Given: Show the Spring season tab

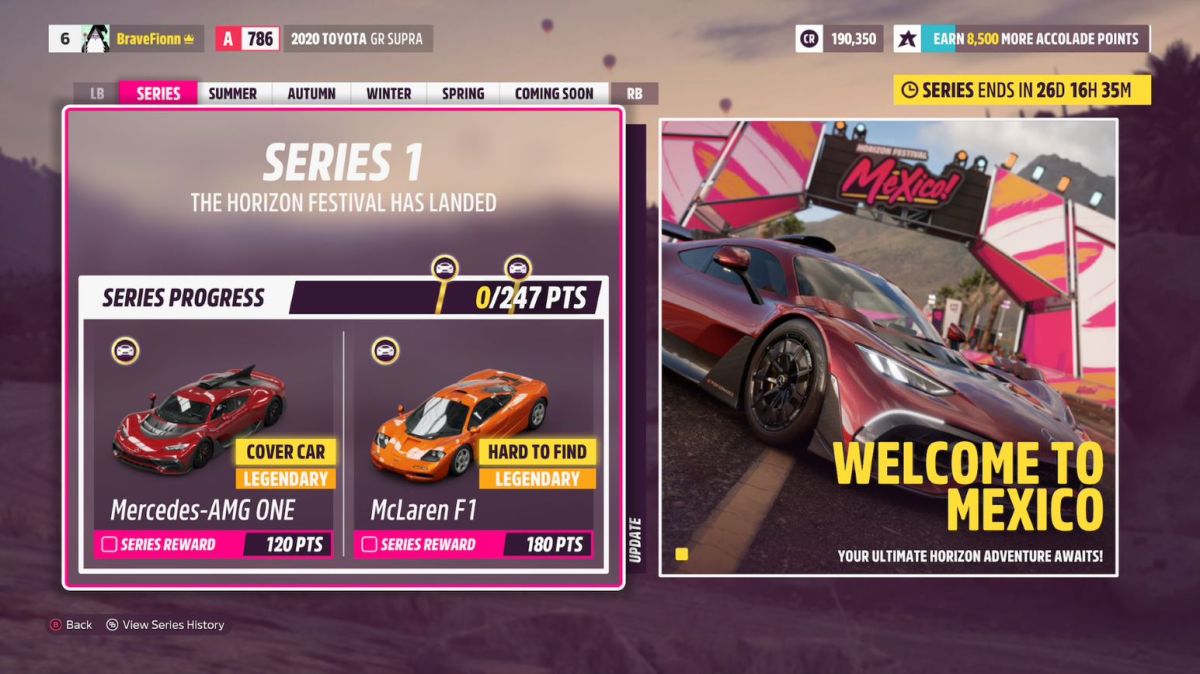Looking at the screenshot, I should [462, 93].
